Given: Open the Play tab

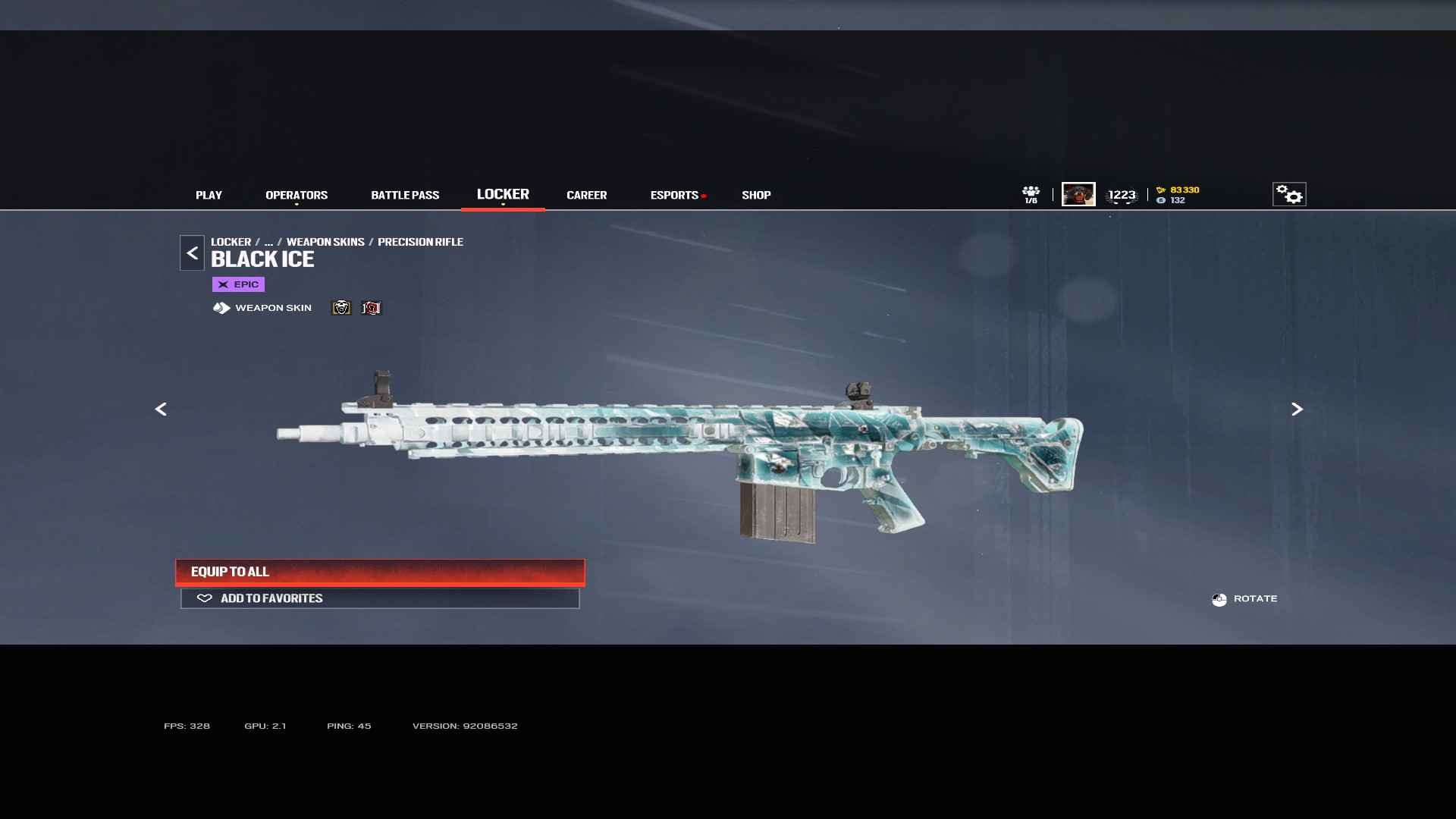Looking at the screenshot, I should click(209, 195).
